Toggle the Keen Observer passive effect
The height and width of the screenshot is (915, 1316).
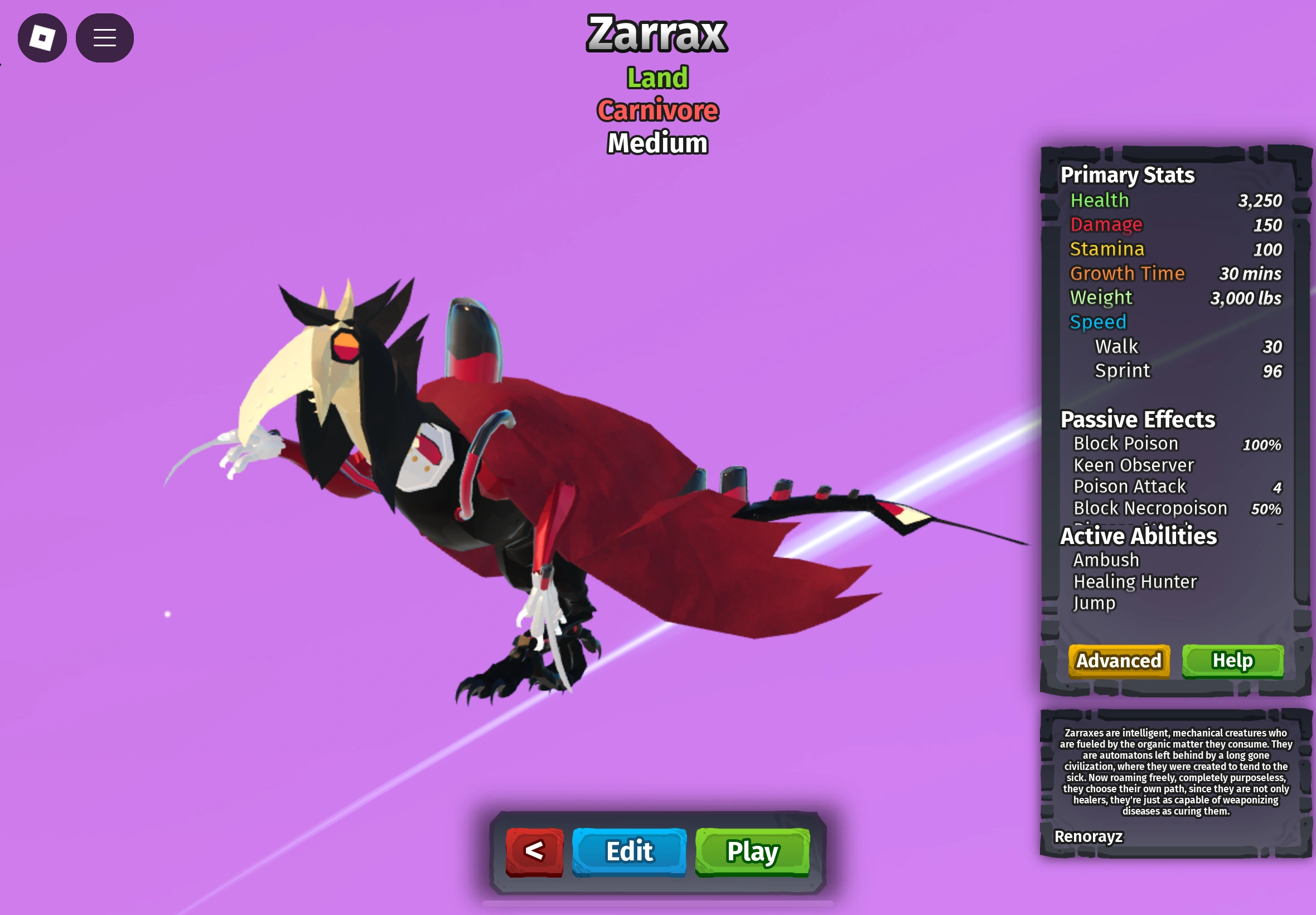click(x=1133, y=465)
